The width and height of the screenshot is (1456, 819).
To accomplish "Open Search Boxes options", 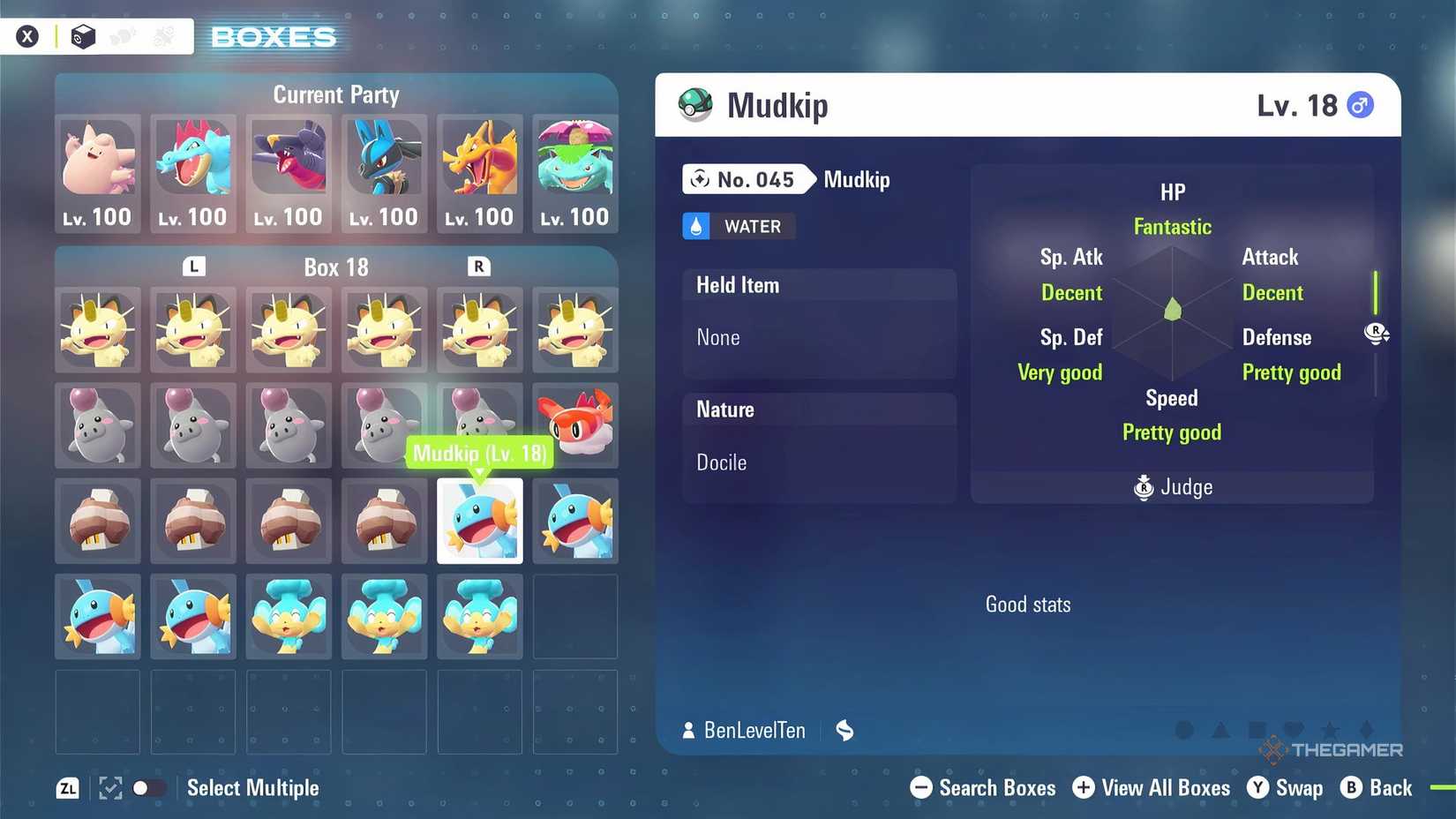I will coord(982,788).
